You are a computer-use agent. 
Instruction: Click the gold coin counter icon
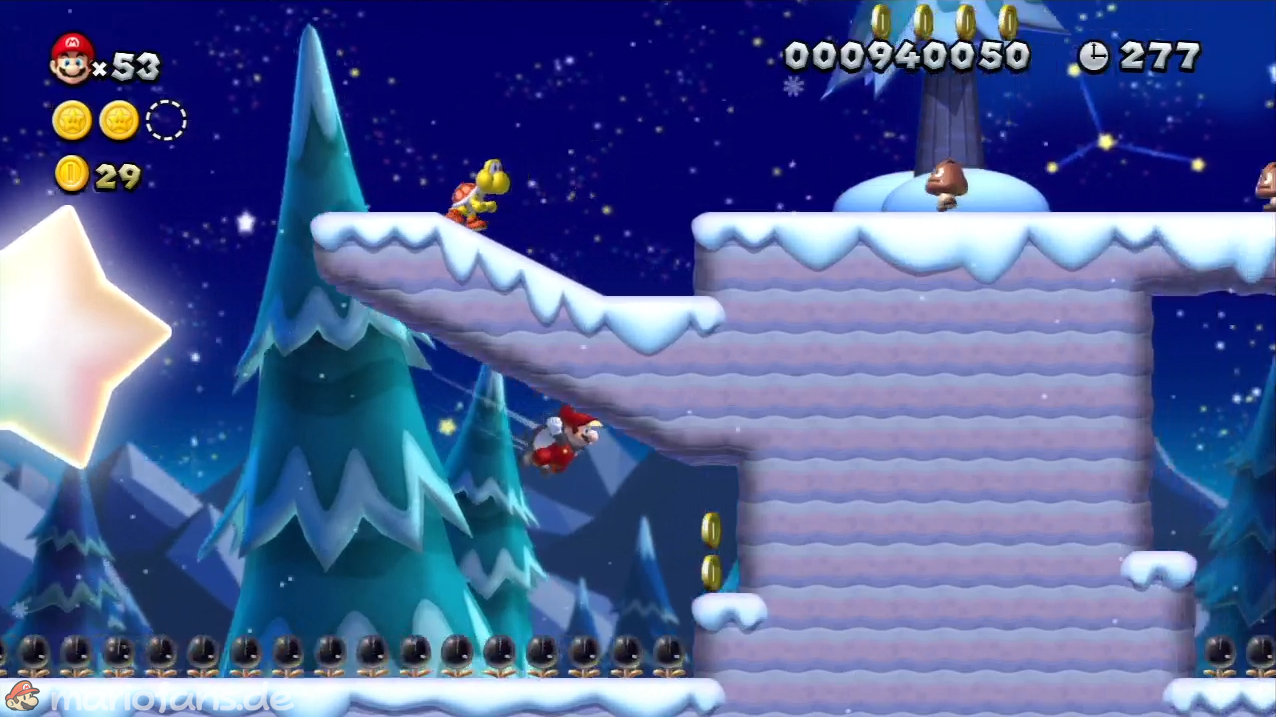coord(72,174)
